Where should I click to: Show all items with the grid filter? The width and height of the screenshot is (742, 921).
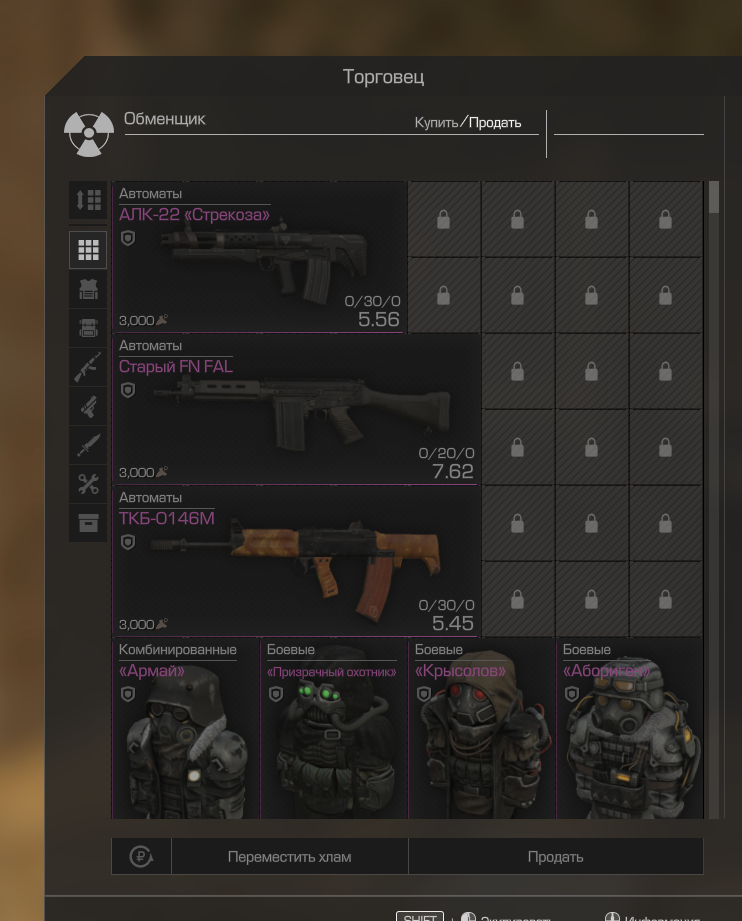click(88, 250)
